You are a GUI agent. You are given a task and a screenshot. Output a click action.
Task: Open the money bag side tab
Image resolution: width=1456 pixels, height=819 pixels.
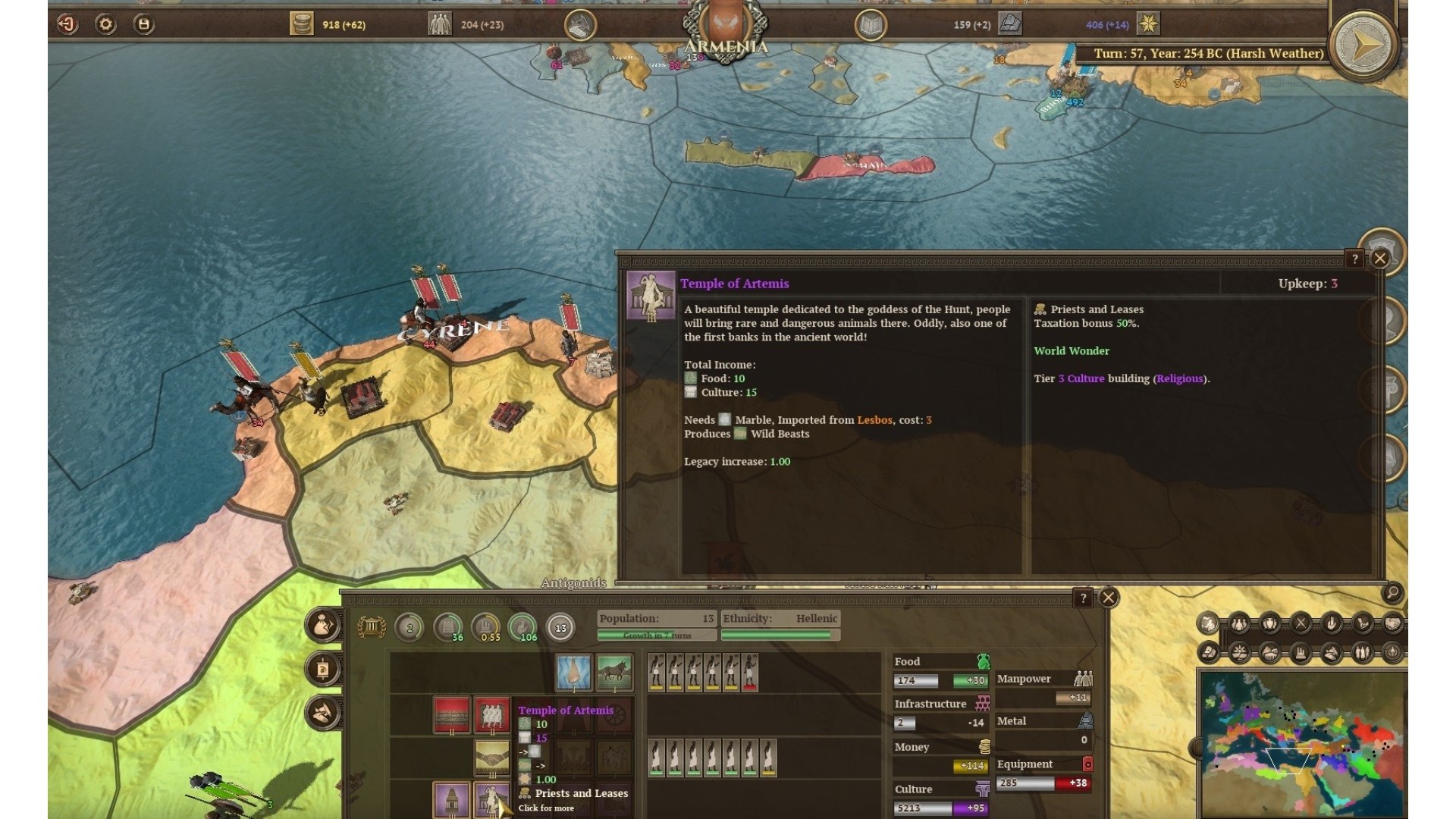click(x=323, y=626)
